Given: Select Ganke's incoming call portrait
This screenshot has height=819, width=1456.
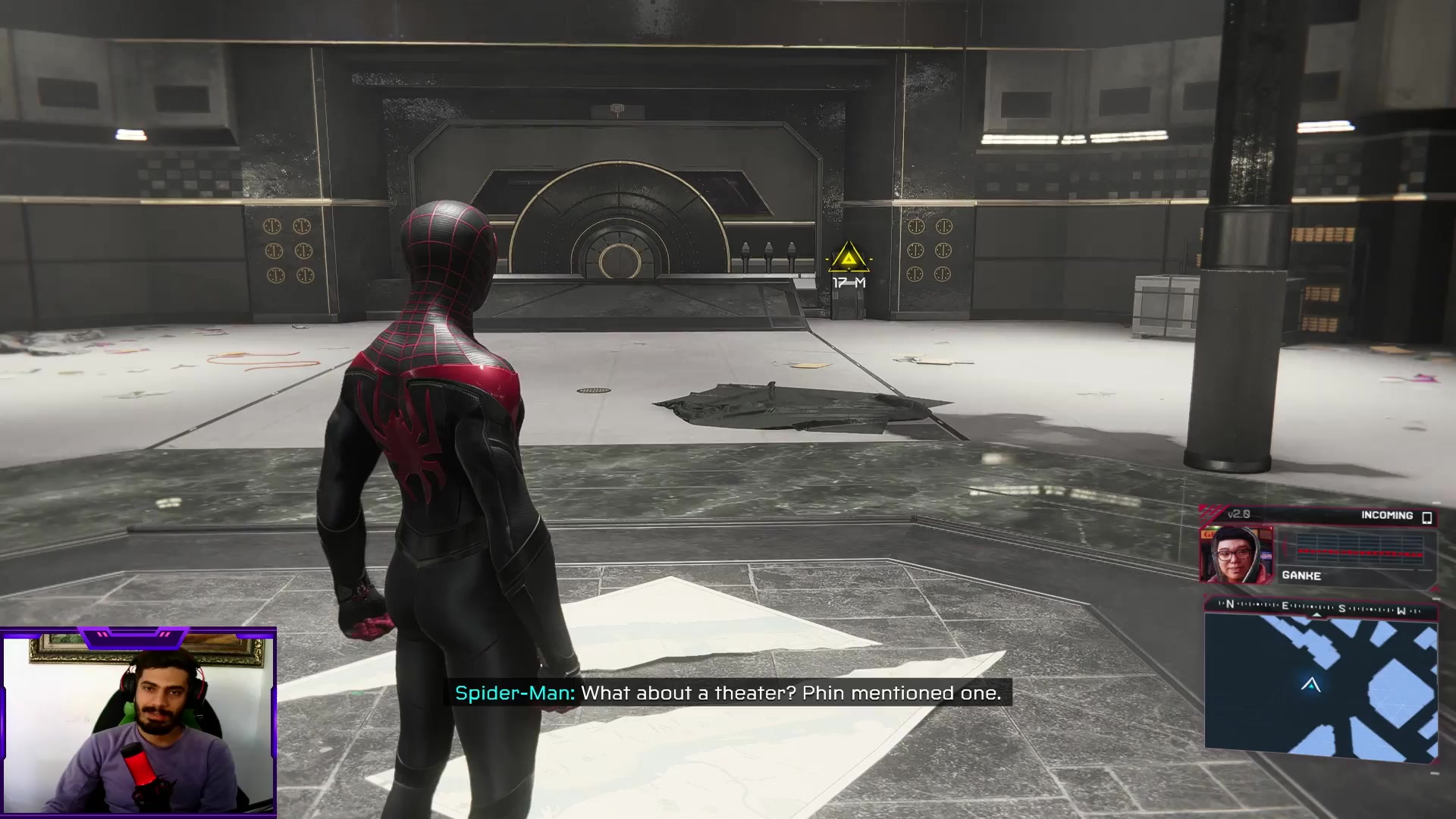Looking at the screenshot, I should [1236, 555].
